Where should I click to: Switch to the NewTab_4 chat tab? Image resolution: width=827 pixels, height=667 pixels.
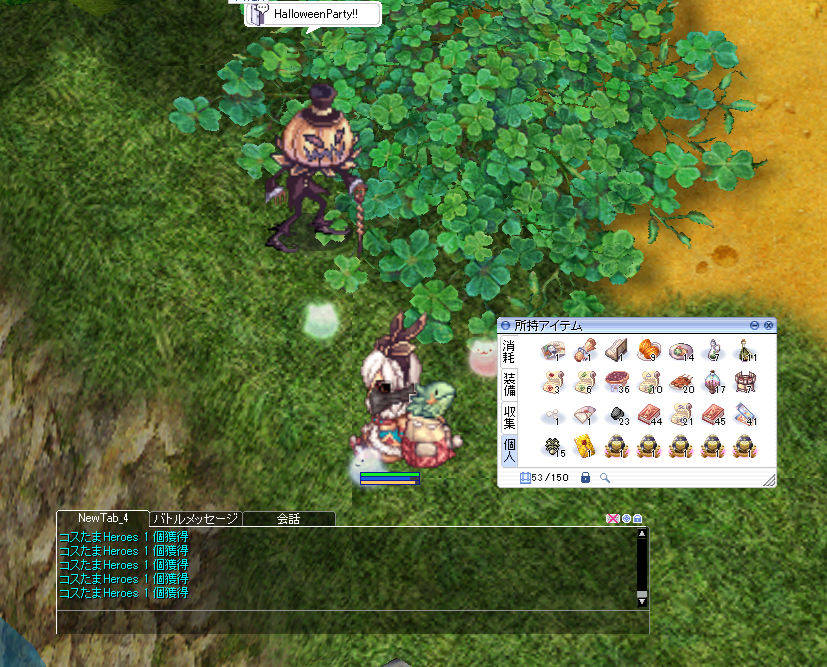(x=103, y=518)
